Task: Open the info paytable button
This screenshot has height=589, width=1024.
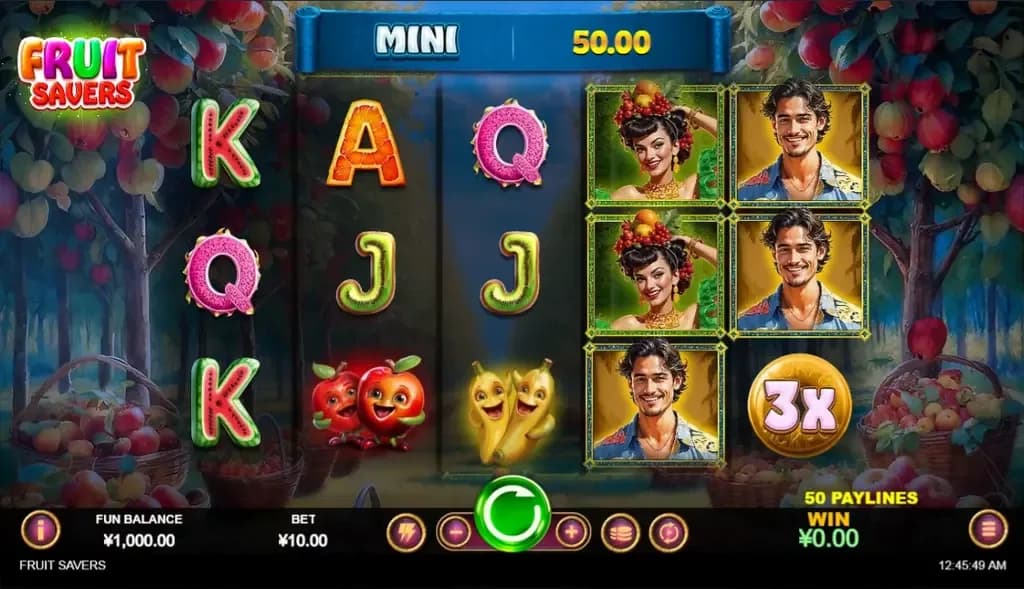Action: pyautogui.click(x=41, y=530)
